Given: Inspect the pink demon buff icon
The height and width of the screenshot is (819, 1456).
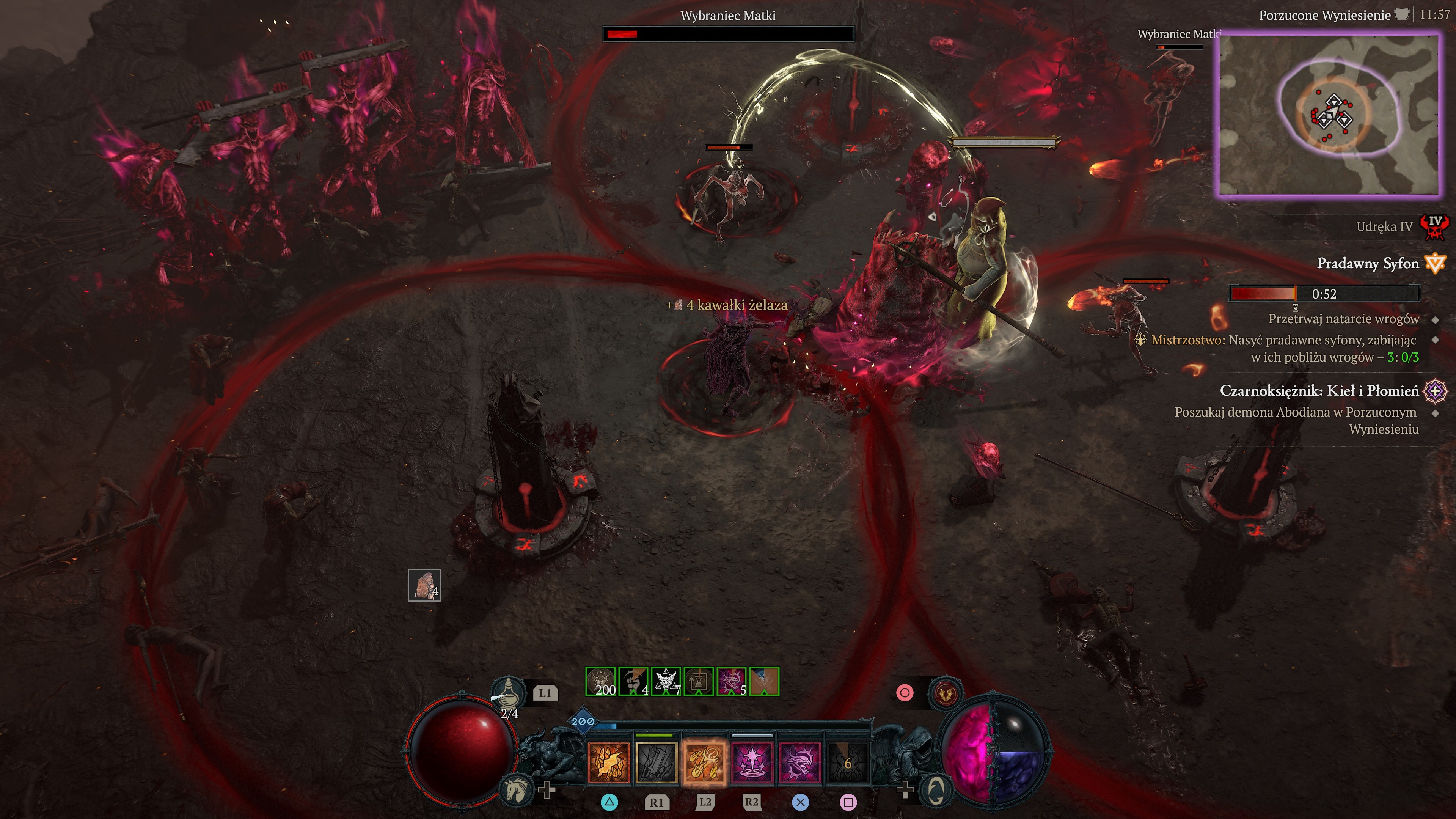Looking at the screenshot, I should click(731, 682).
